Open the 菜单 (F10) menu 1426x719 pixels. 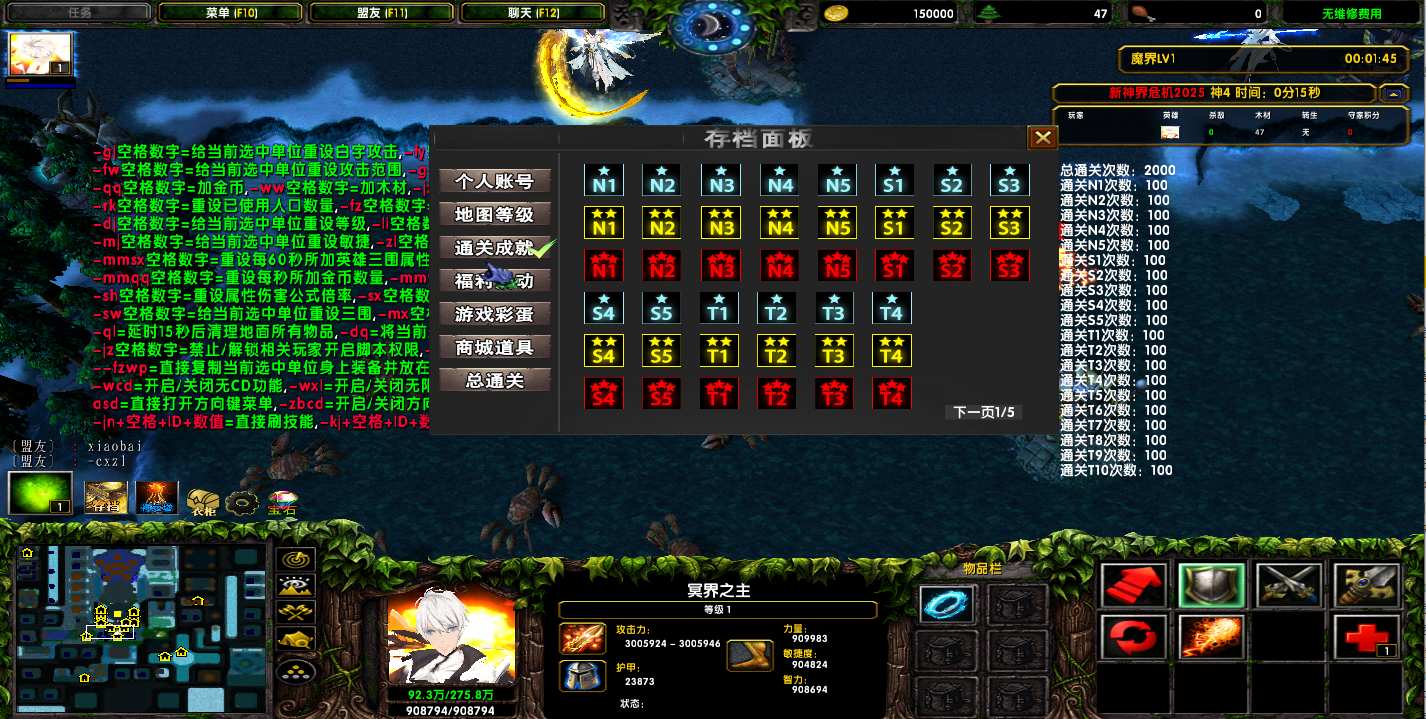coord(231,13)
